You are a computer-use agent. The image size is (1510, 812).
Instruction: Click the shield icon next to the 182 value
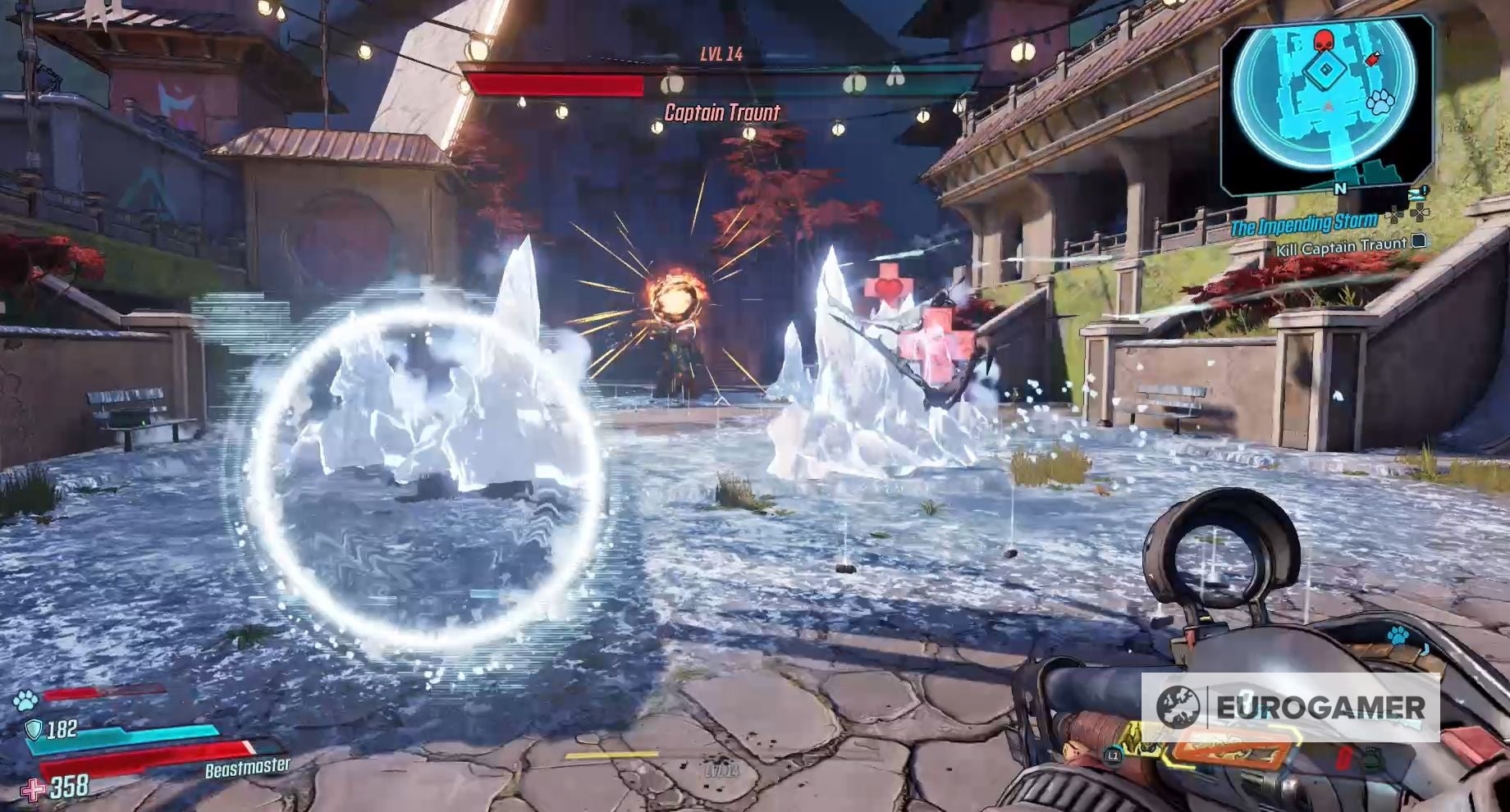coord(33,731)
